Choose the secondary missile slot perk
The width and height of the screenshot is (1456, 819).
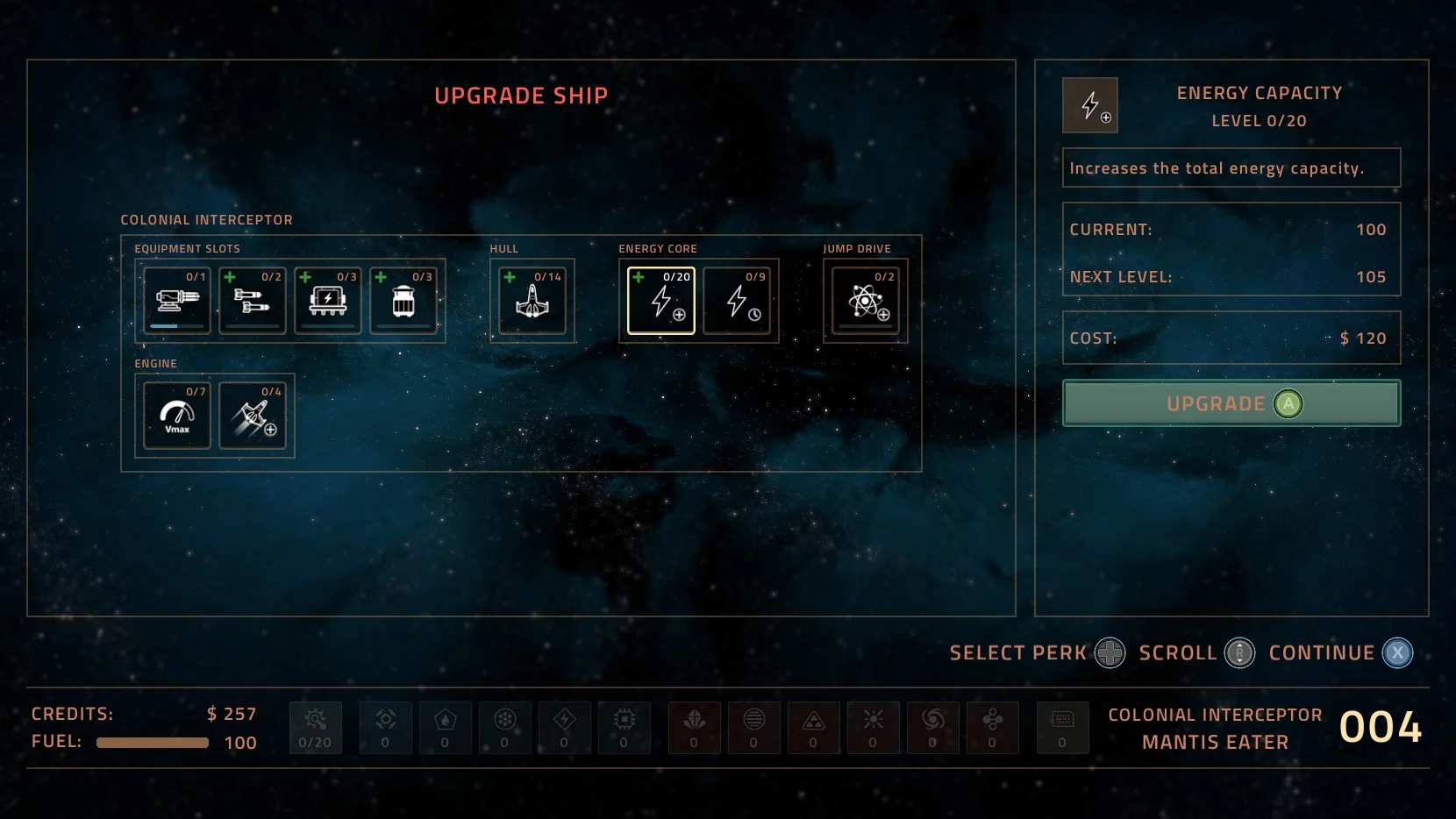point(253,301)
